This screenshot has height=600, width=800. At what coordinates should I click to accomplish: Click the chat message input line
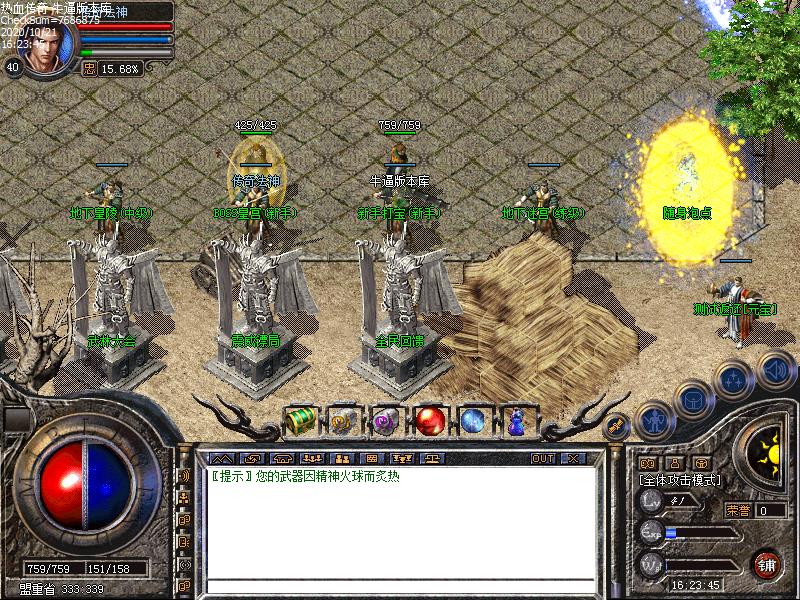pyautogui.click(x=400, y=586)
